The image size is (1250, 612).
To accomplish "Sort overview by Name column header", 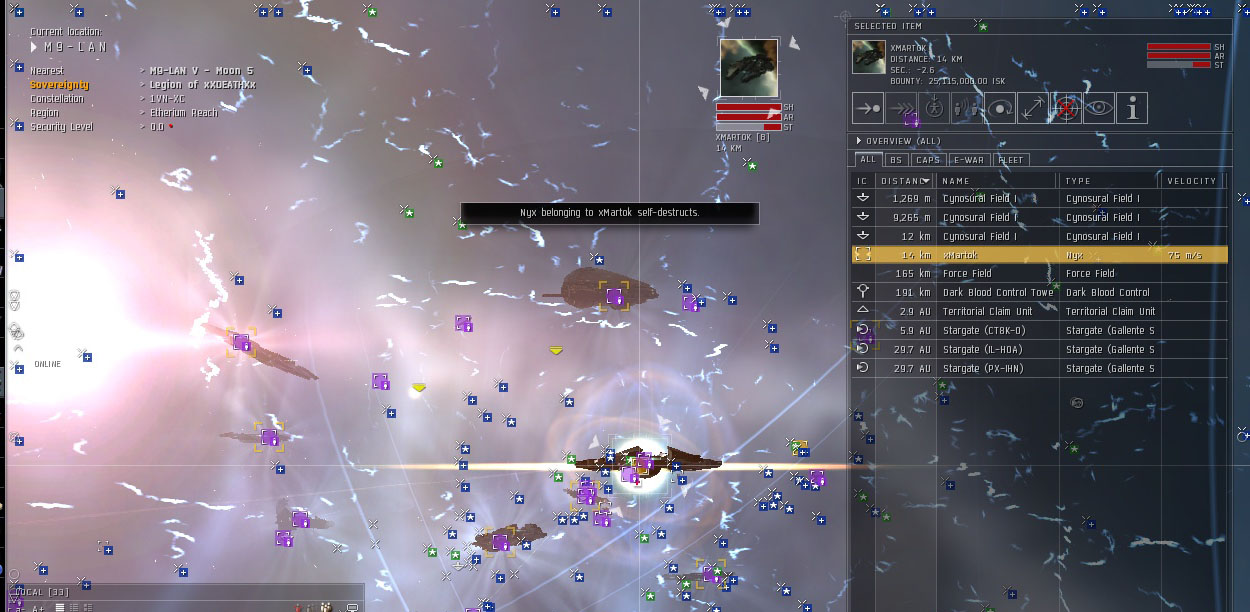I will pos(996,181).
